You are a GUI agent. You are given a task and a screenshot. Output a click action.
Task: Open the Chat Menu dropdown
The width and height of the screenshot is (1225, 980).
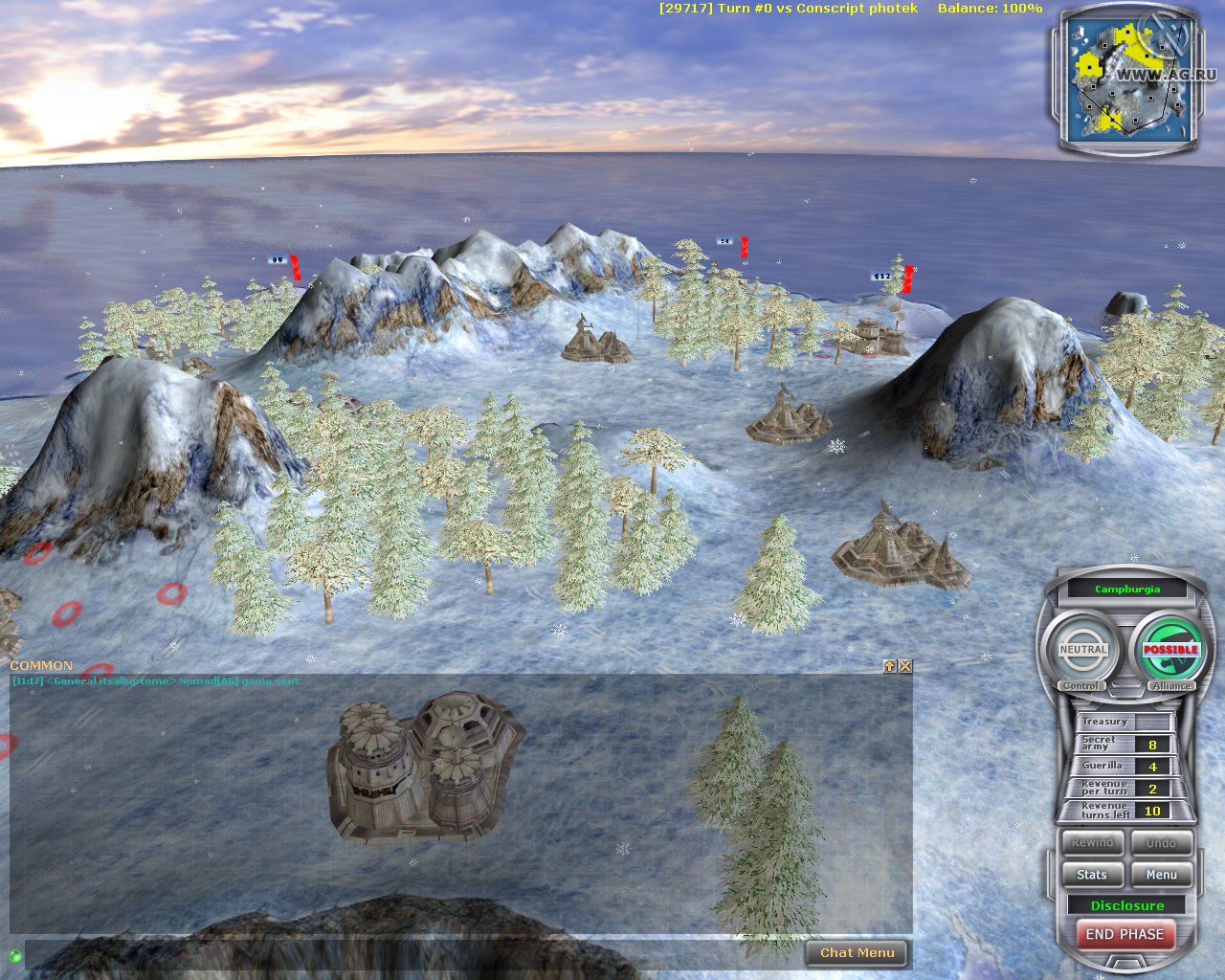(857, 952)
